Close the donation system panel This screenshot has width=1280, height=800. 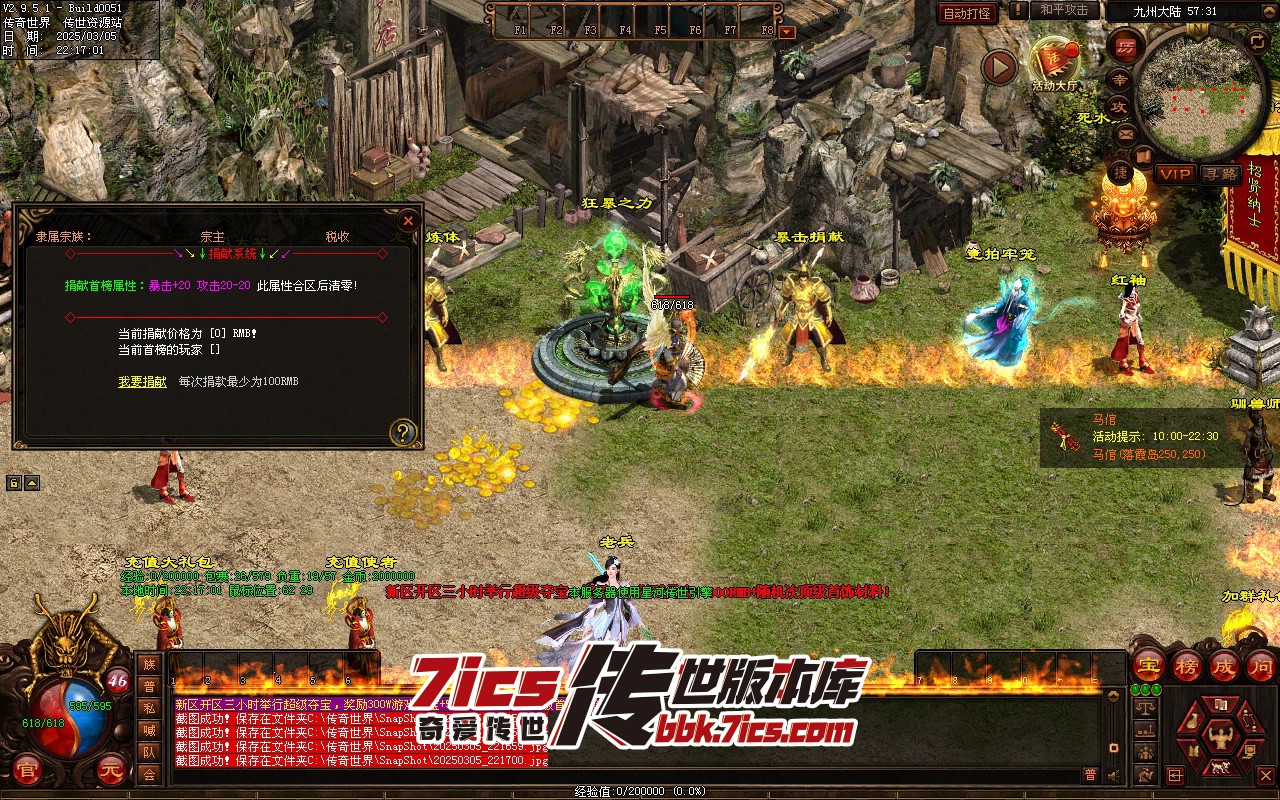pos(407,221)
